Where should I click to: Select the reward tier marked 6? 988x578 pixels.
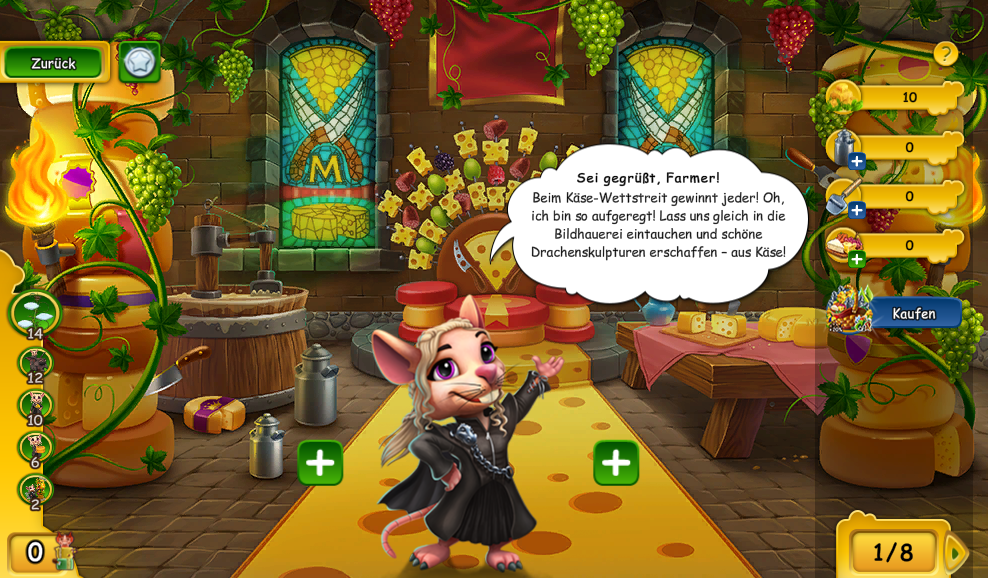tap(35, 448)
